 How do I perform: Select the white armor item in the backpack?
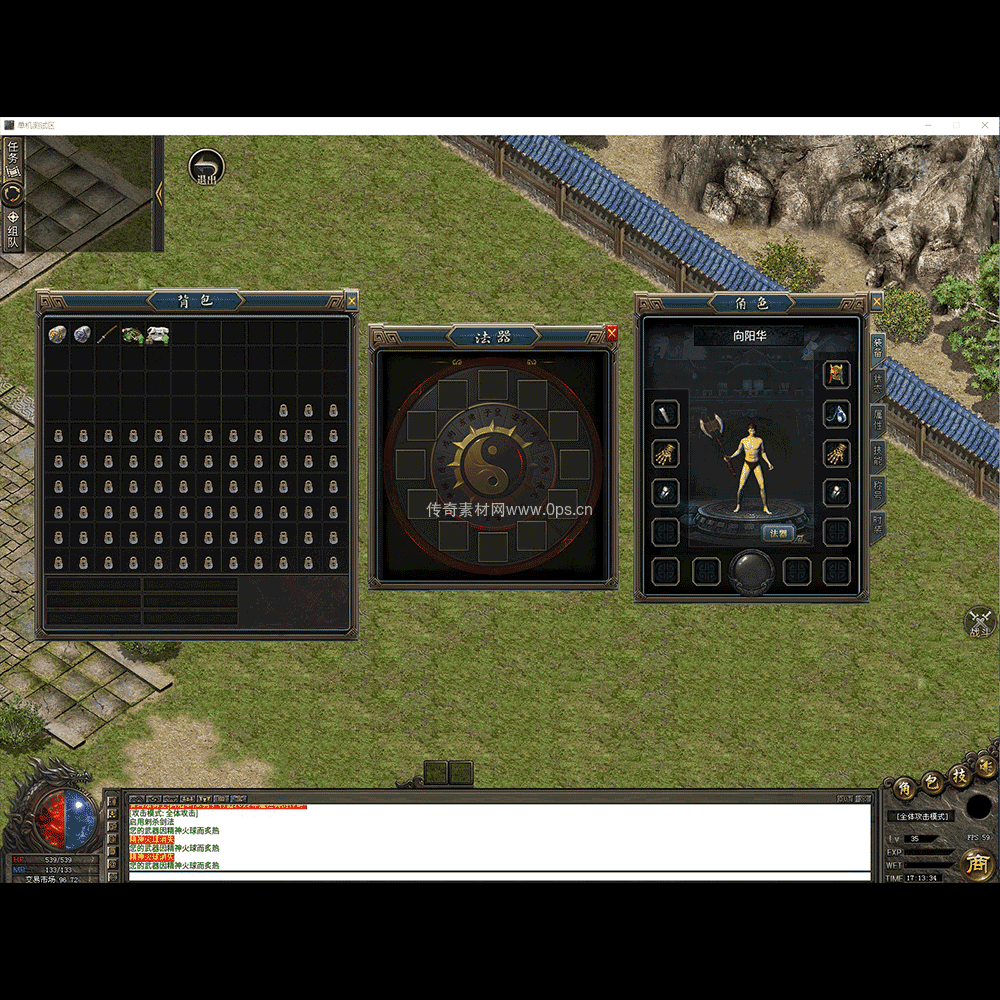158,334
